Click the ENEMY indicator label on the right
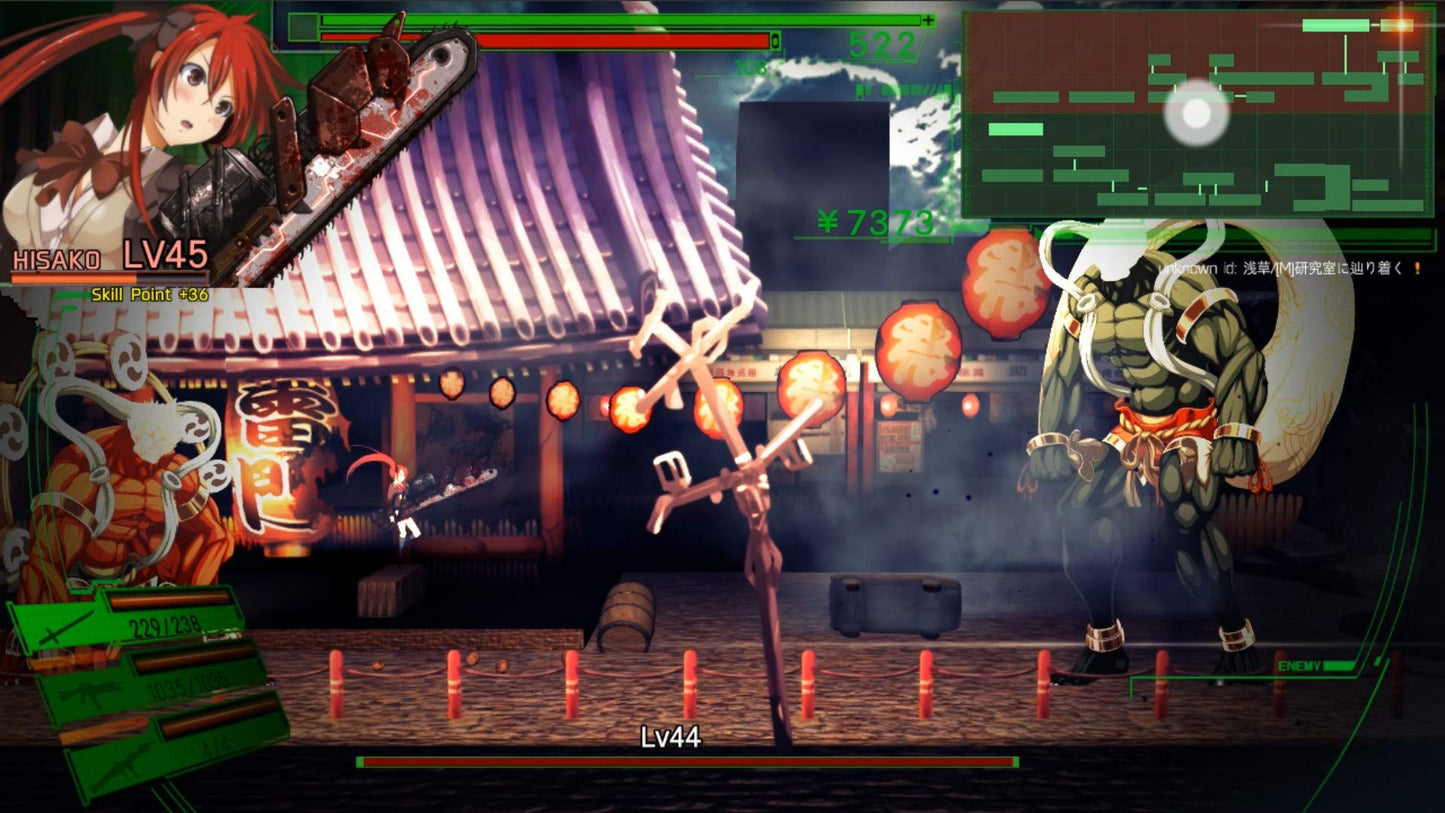 pyautogui.click(x=1298, y=663)
